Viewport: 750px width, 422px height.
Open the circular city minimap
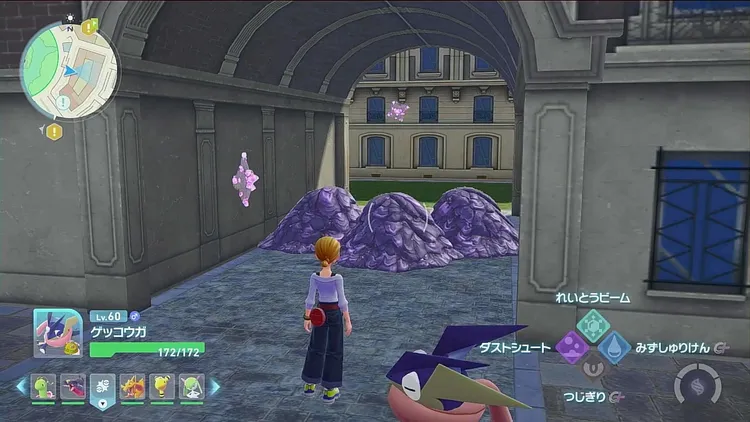(69, 70)
